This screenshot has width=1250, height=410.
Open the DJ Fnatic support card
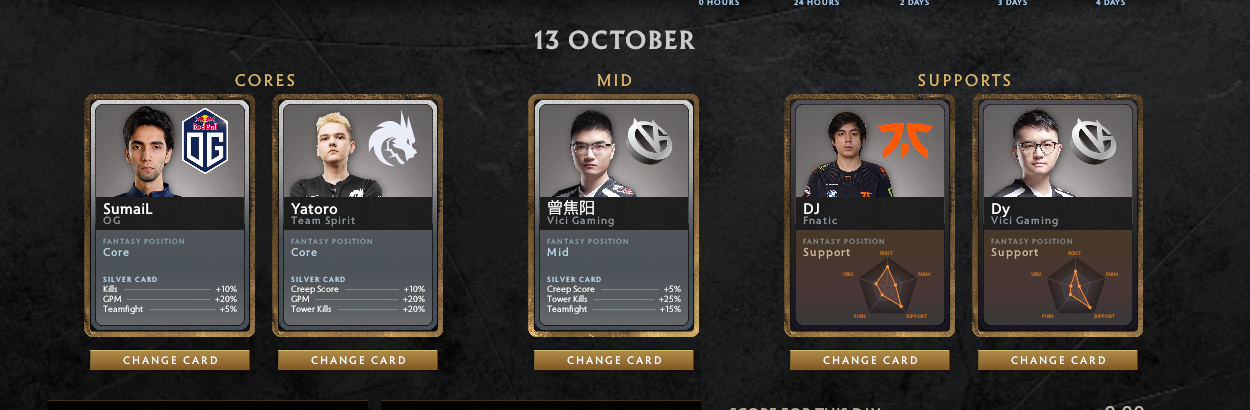point(869,215)
